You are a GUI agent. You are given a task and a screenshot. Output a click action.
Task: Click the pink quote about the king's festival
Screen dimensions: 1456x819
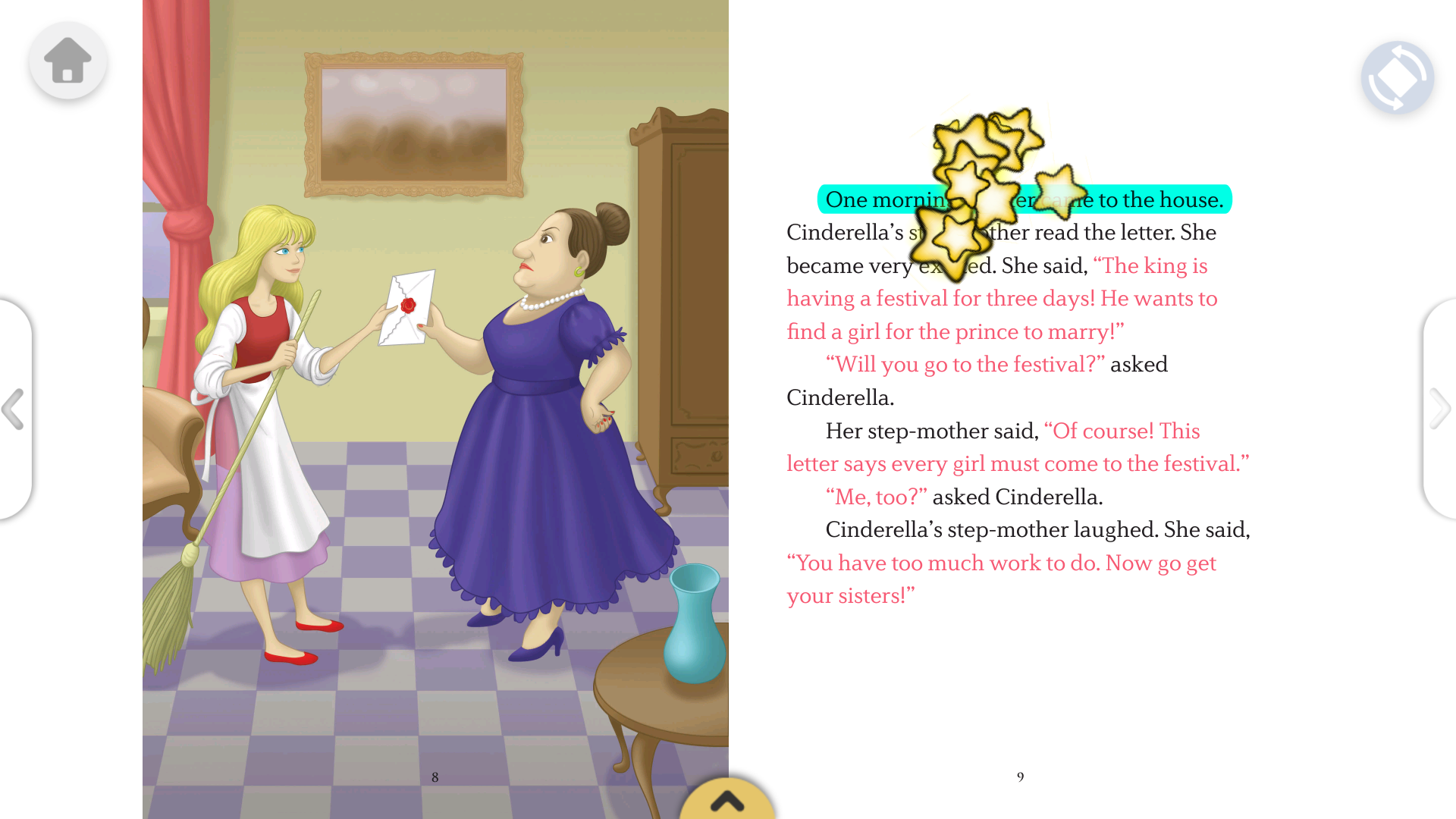pyautogui.click(x=1001, y=299)
